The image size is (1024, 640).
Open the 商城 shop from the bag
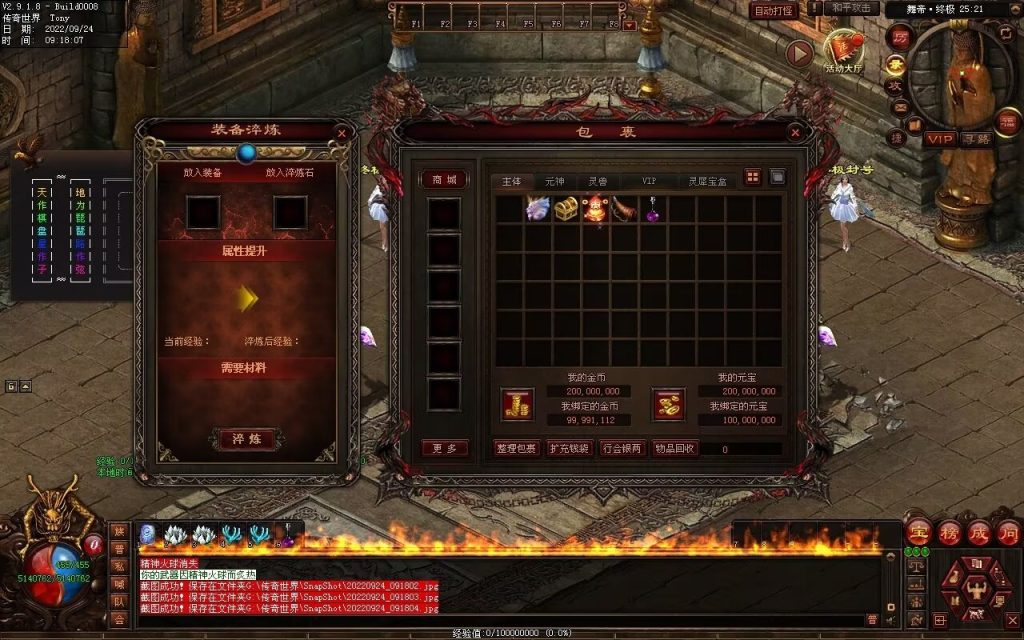444,180
